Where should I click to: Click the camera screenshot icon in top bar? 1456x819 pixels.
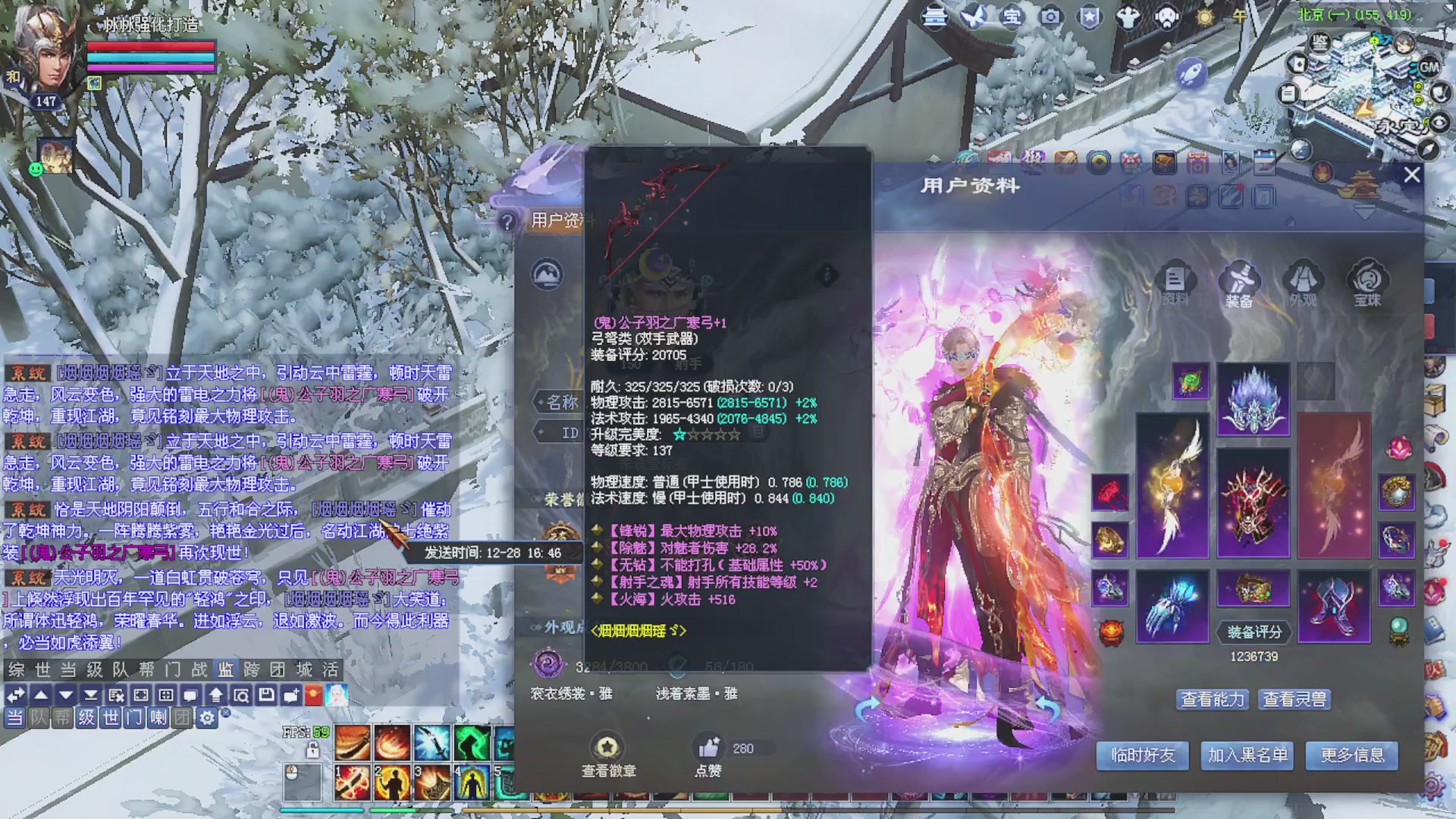tap(1051, 17)
